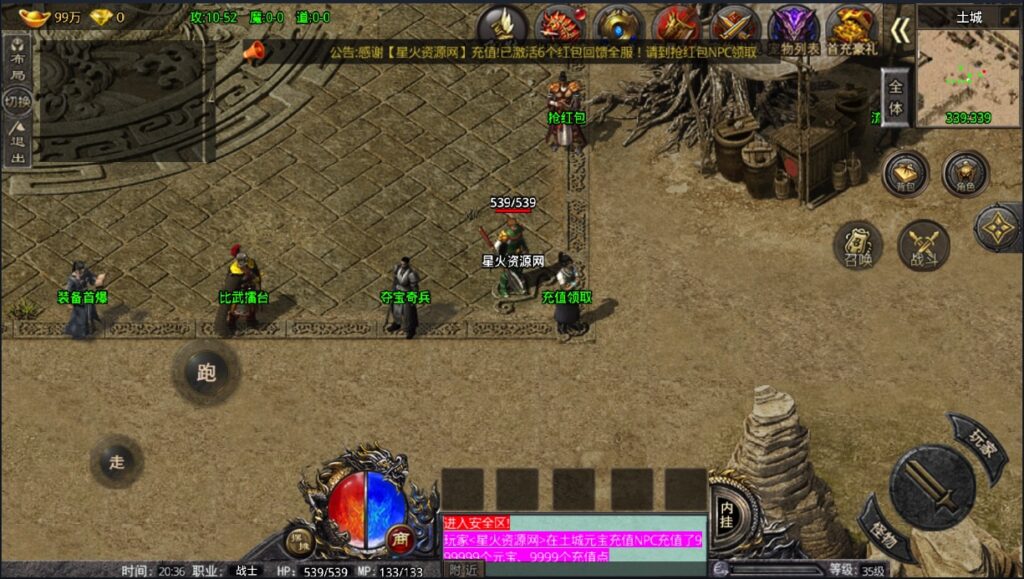Open the 商 shop button beside the orb
The image size is (1024, 579).
pyautogui.click(x=400, y=537)
